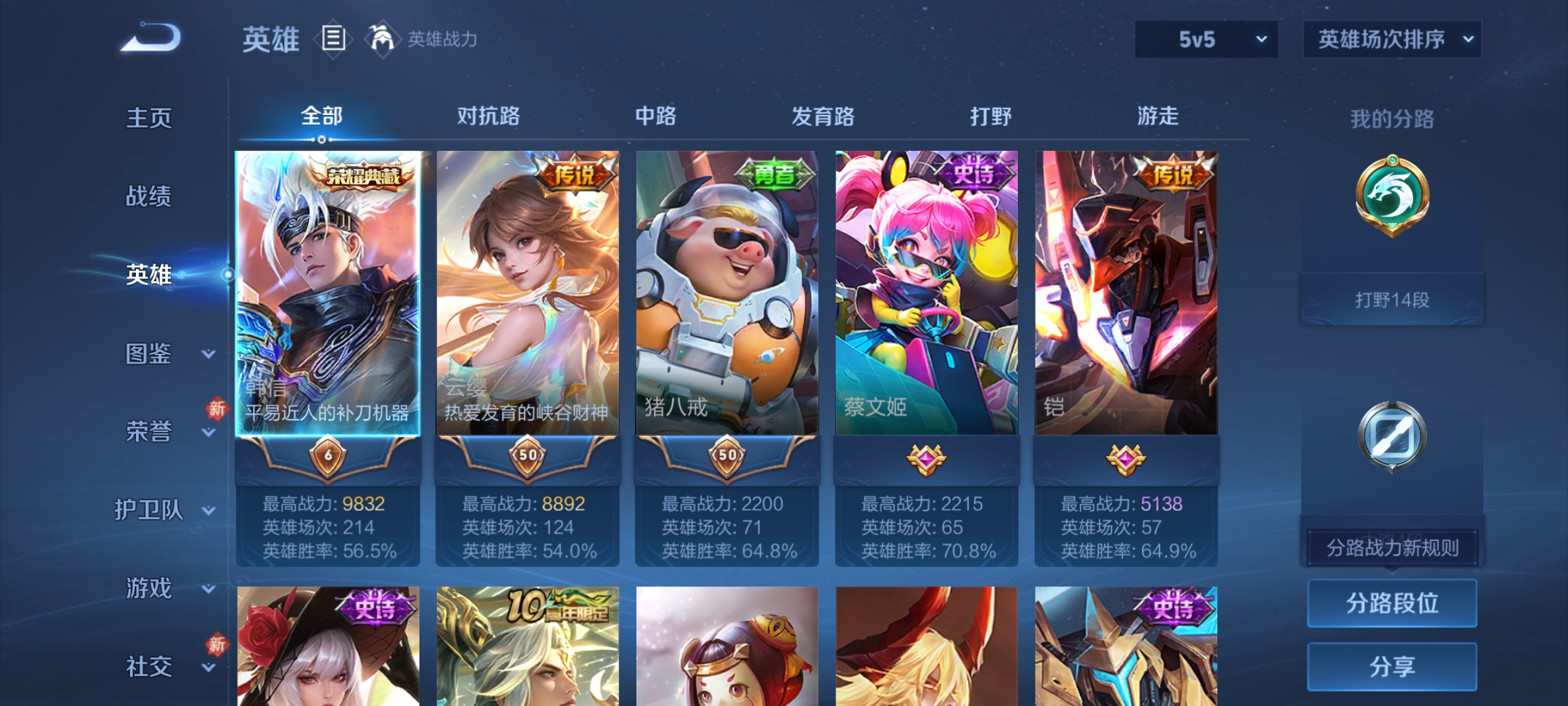Open the 英雄场次排序 sort dropdown

tap(1392, 39)
